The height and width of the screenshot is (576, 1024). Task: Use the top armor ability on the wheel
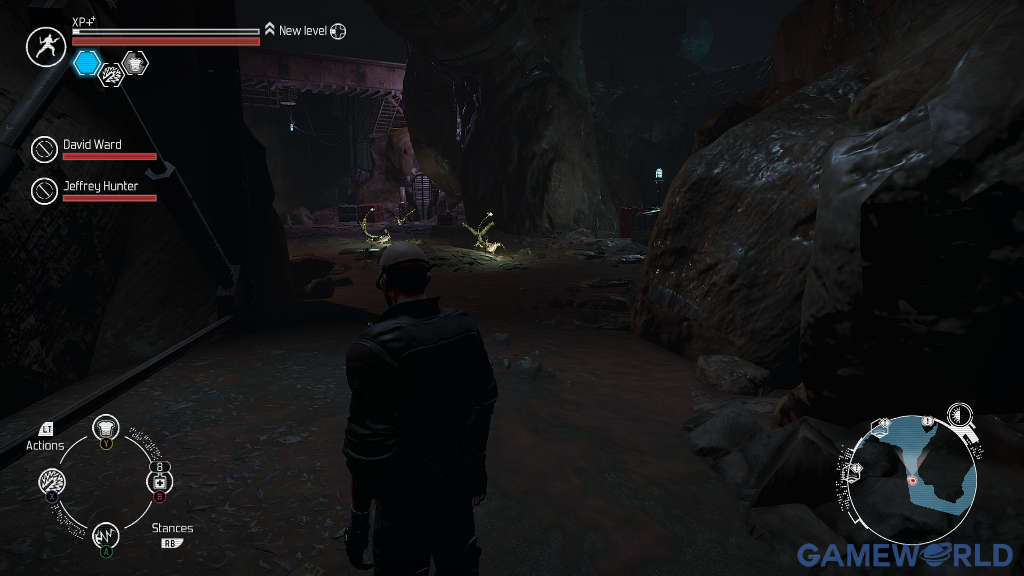click(x=106, y=428)
